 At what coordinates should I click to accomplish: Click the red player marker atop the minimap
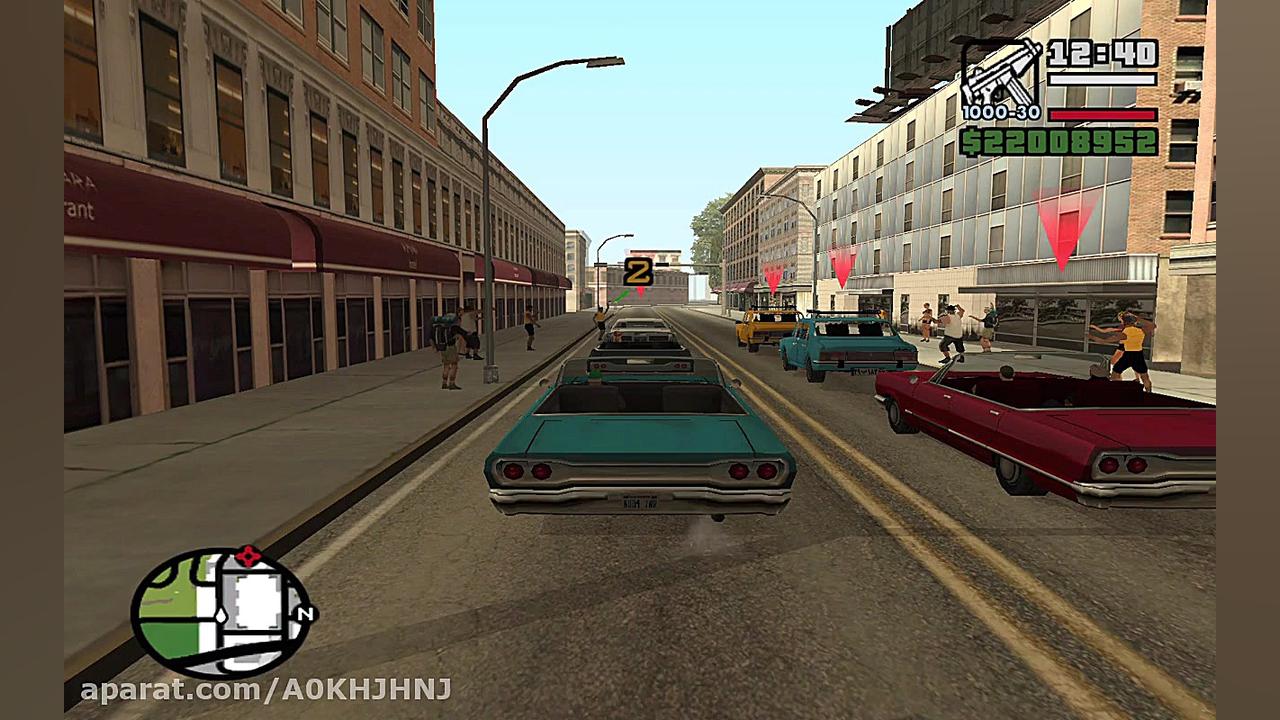tap(248, 556)
